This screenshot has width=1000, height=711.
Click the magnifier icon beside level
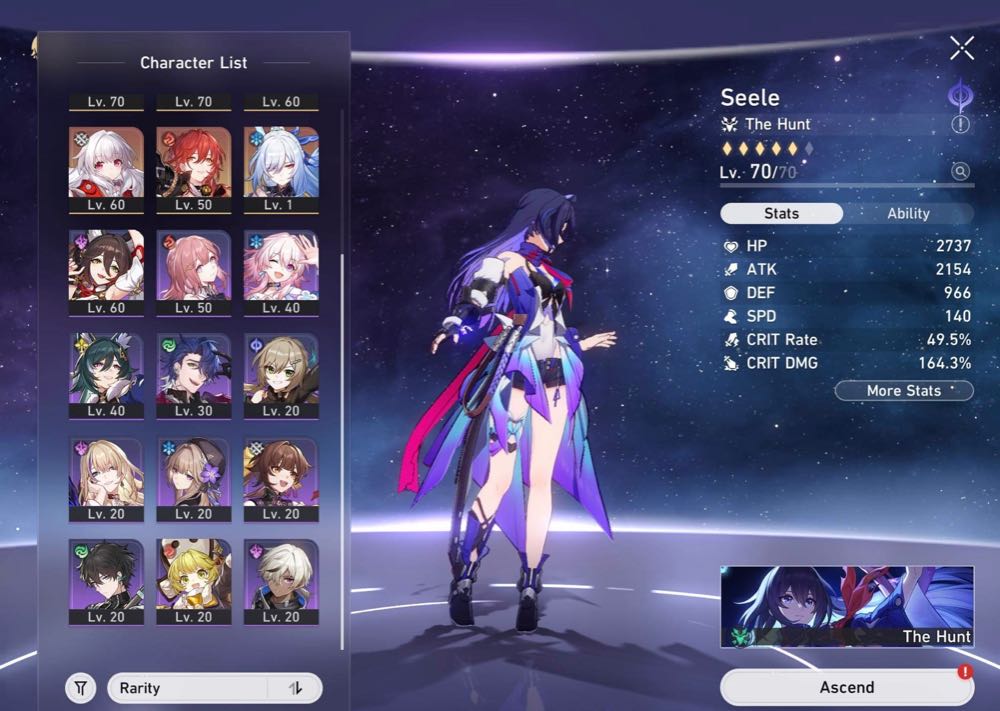tap(960, 172)
